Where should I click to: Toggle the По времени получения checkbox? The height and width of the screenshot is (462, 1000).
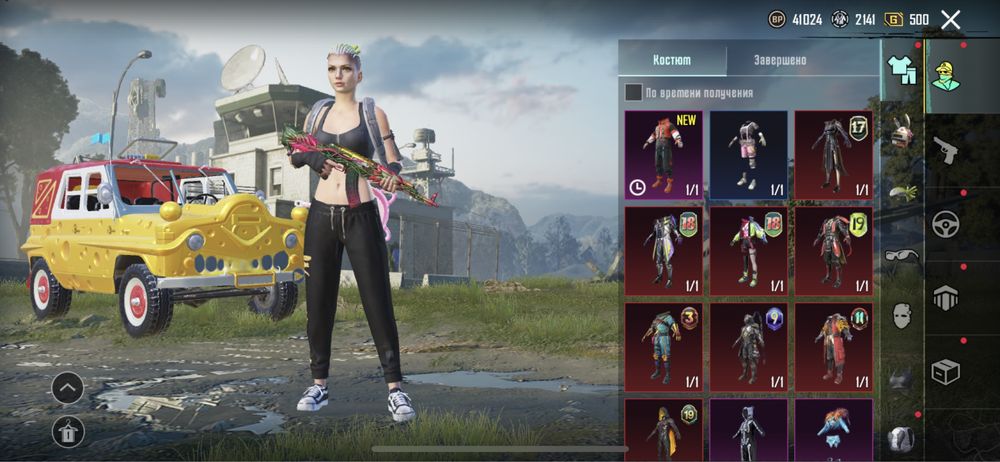(x=634, y=93)
